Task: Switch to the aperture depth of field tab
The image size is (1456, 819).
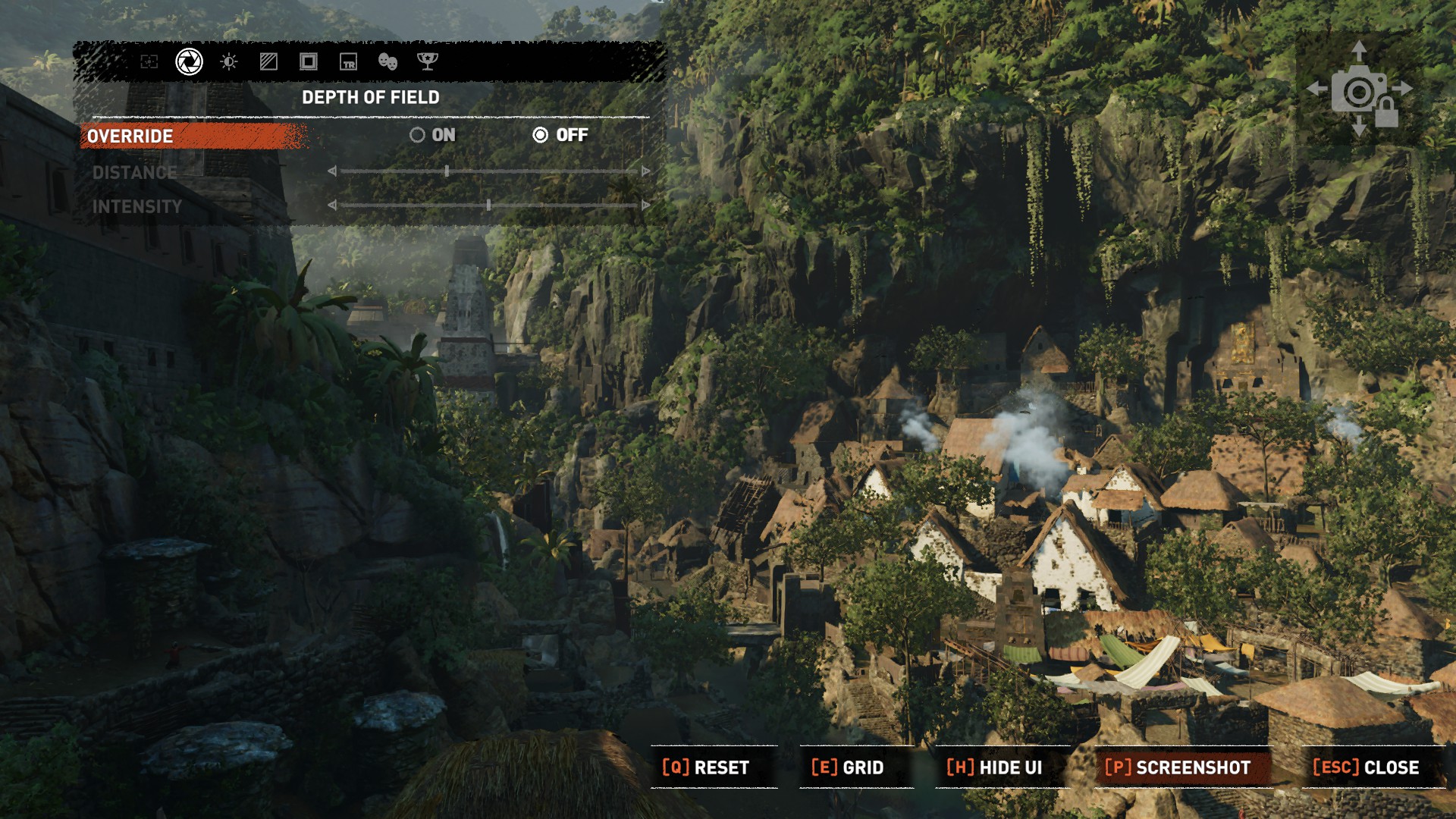Action: coord(189,61)
